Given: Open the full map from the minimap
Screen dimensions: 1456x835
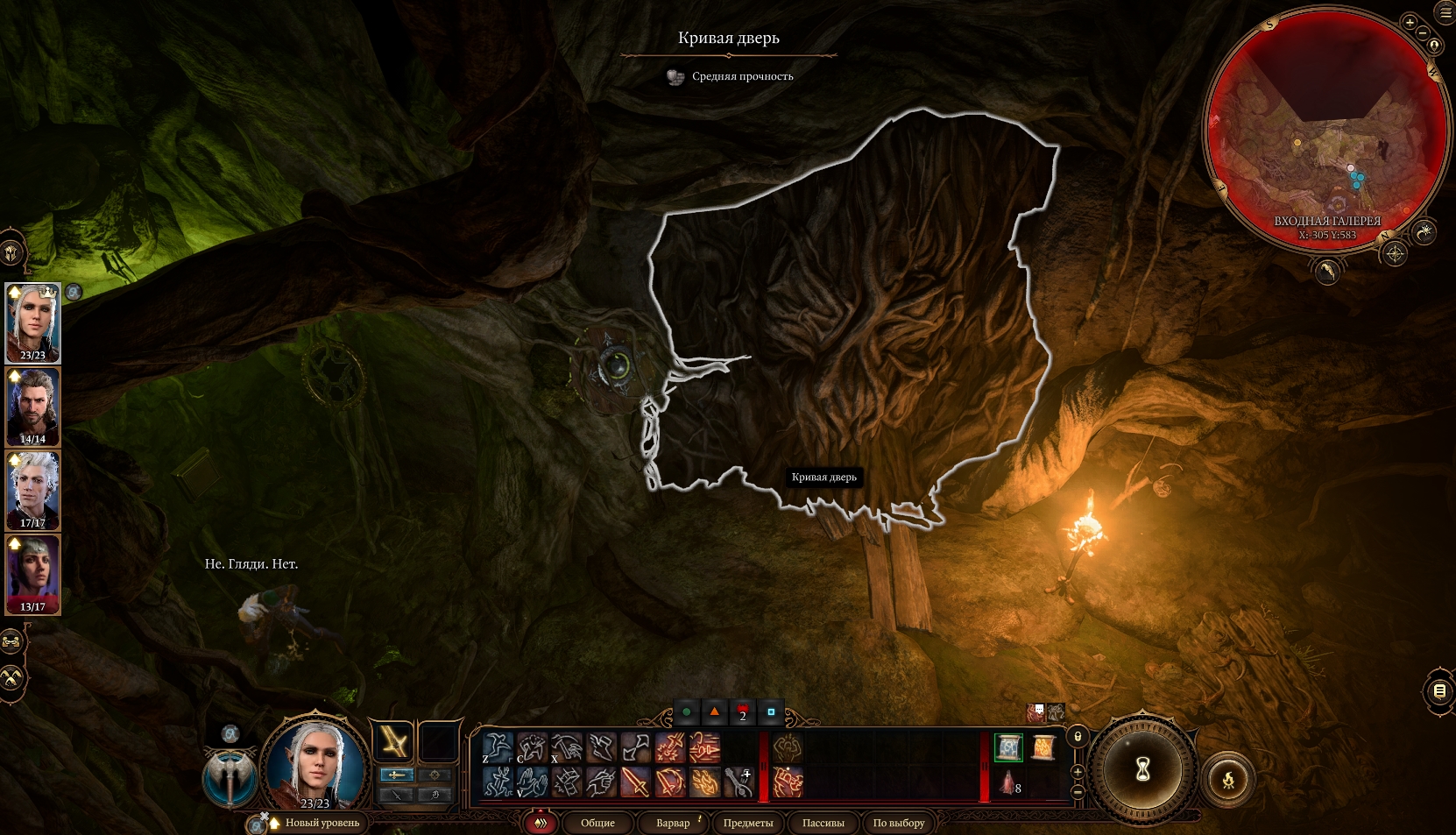Looking at the screenshot, I should [1395, 254].
